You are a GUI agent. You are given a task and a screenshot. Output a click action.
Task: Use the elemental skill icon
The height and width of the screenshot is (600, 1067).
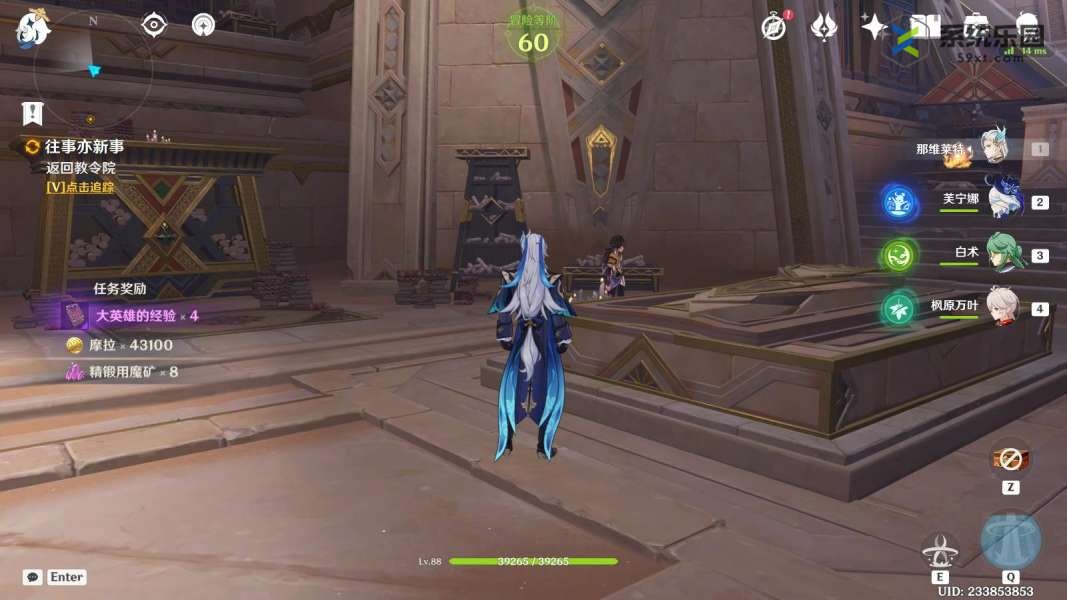[x=940, y=549]
